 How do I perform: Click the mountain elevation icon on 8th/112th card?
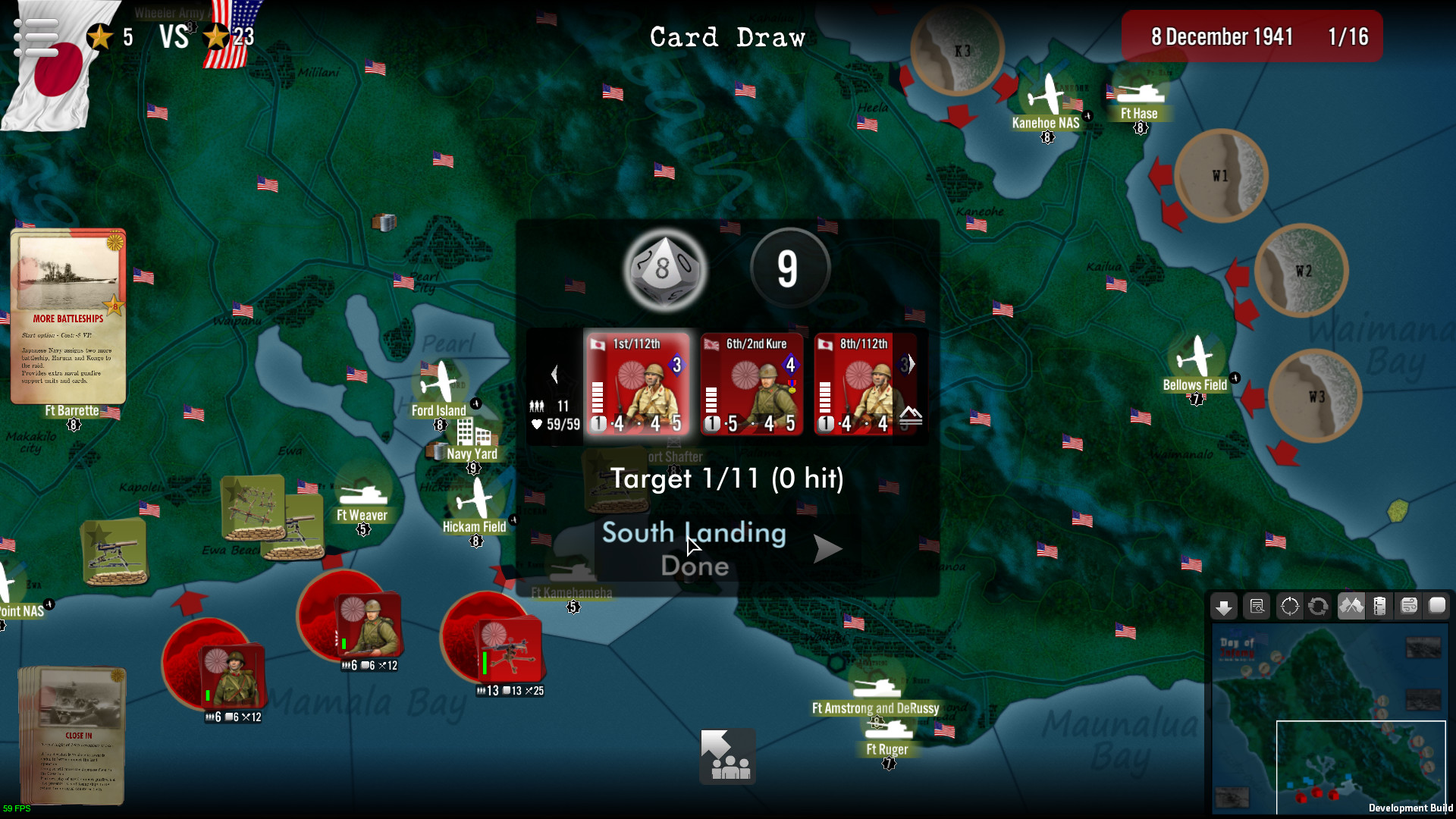click(911, 416)
